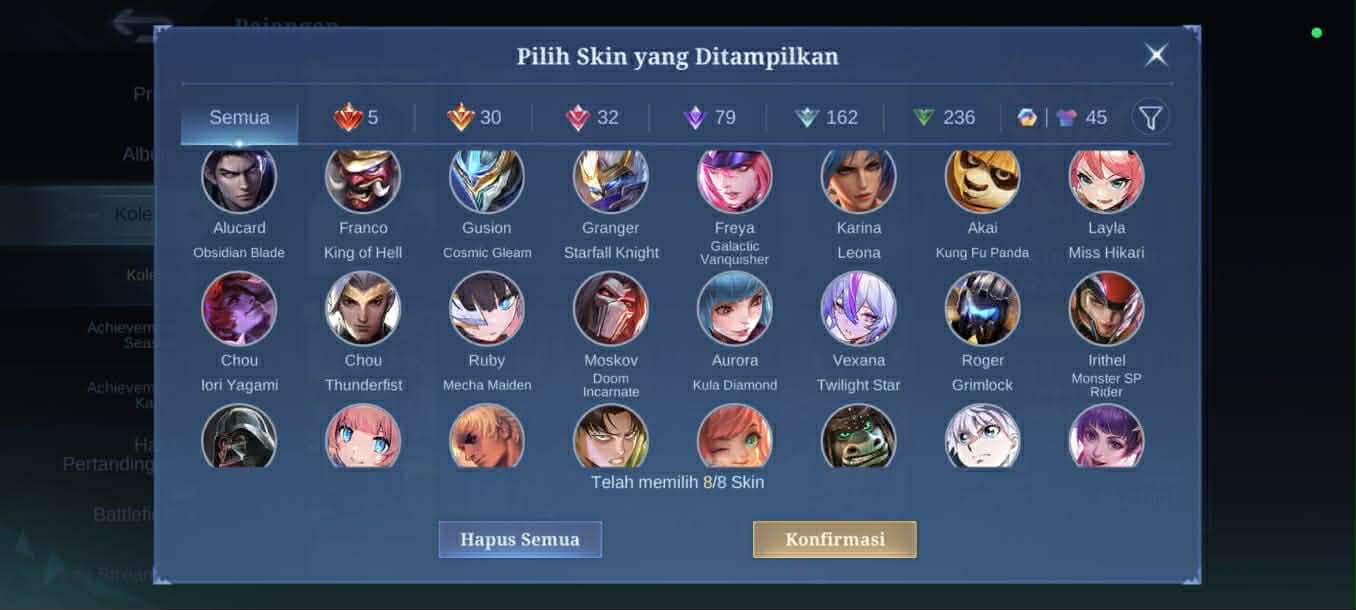Open the skin filter funnel icon
1356x610 pixels.
point(1150,118)
